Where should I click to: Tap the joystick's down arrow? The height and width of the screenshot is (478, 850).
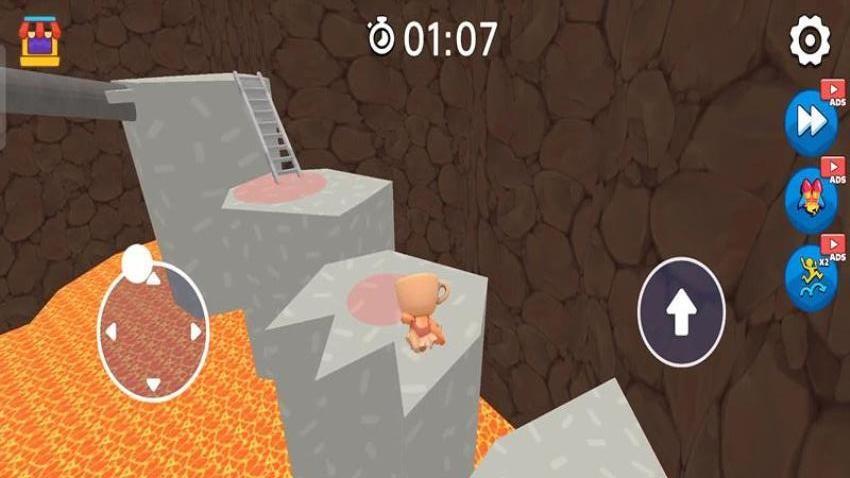pos(153,384)
